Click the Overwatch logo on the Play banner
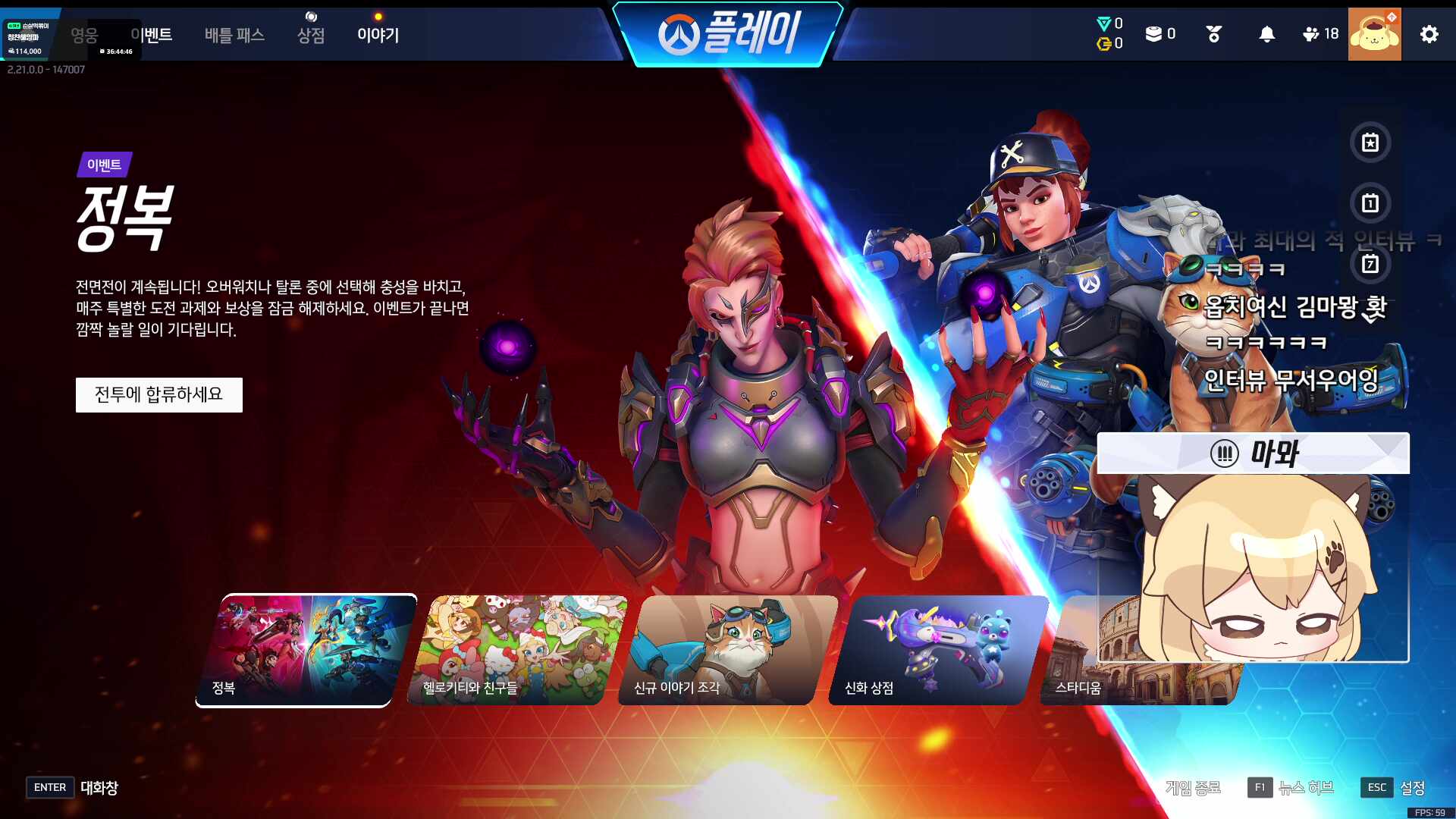 click(x=677, y=31)
